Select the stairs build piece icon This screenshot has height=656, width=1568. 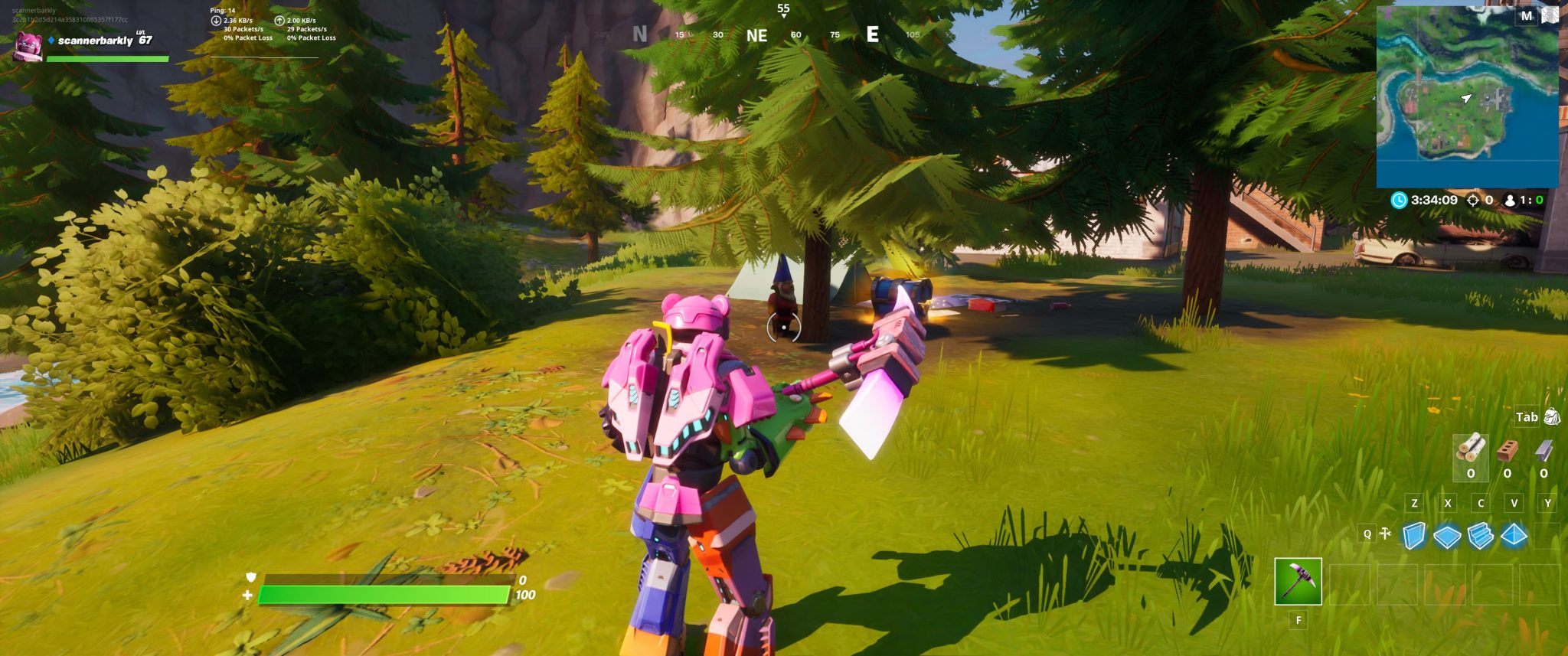tap(1481, 536)
